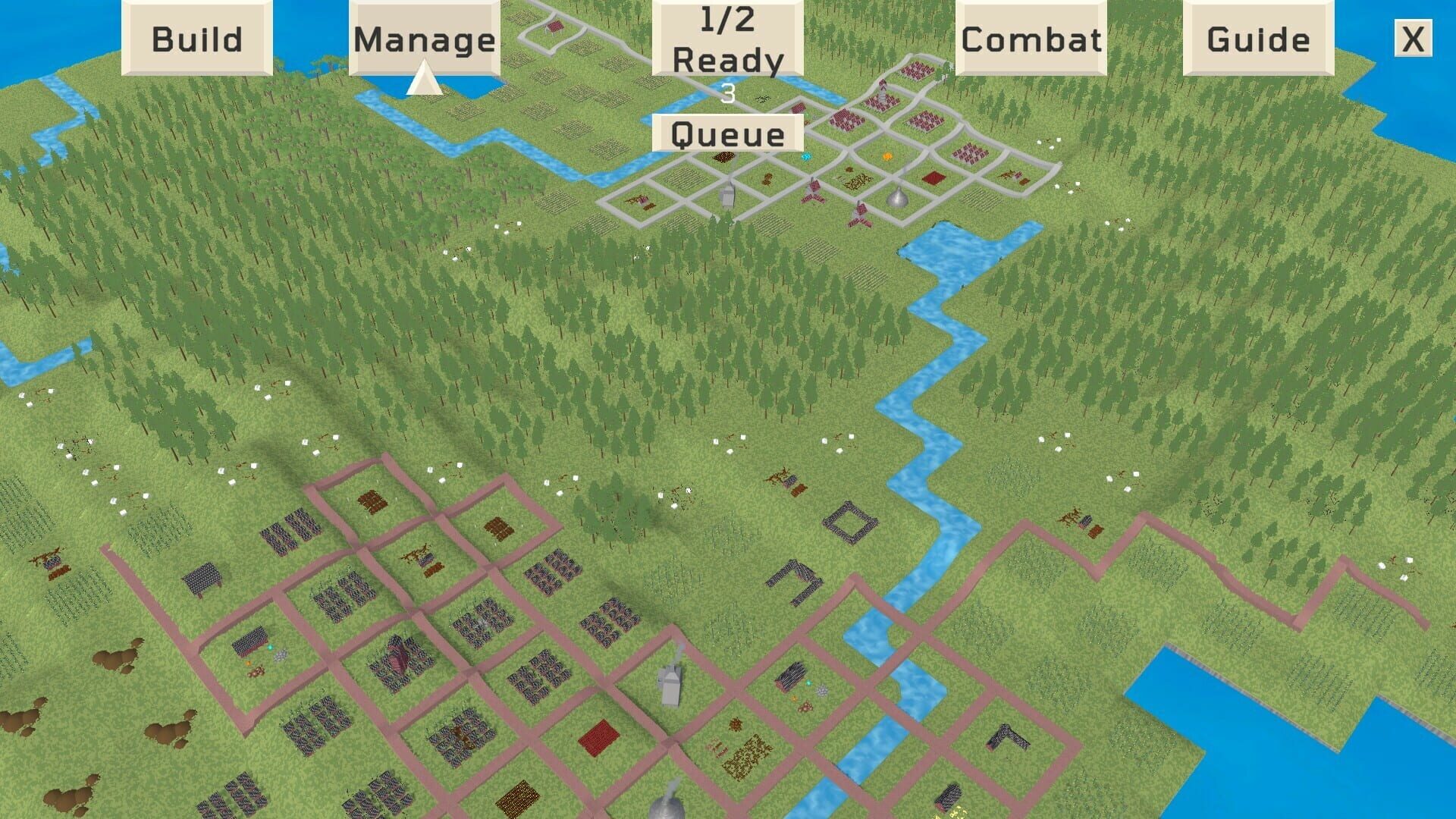This screenshot has width=1456, height=819.
Task: Click the small gray rock pile near the logs
Action: click(822, 690)
